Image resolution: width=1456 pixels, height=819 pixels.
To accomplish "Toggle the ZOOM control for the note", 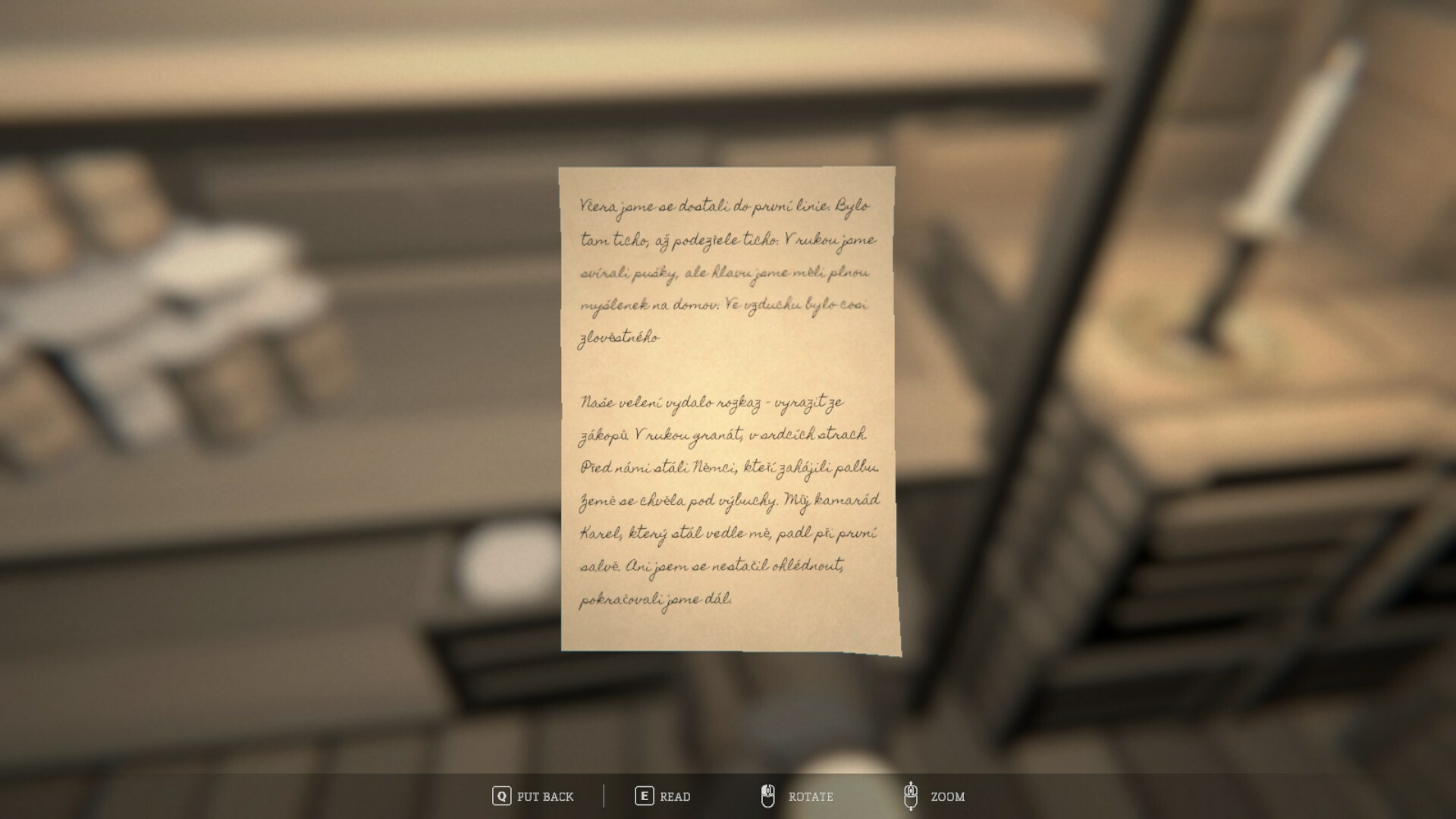I will click(946, 797).
